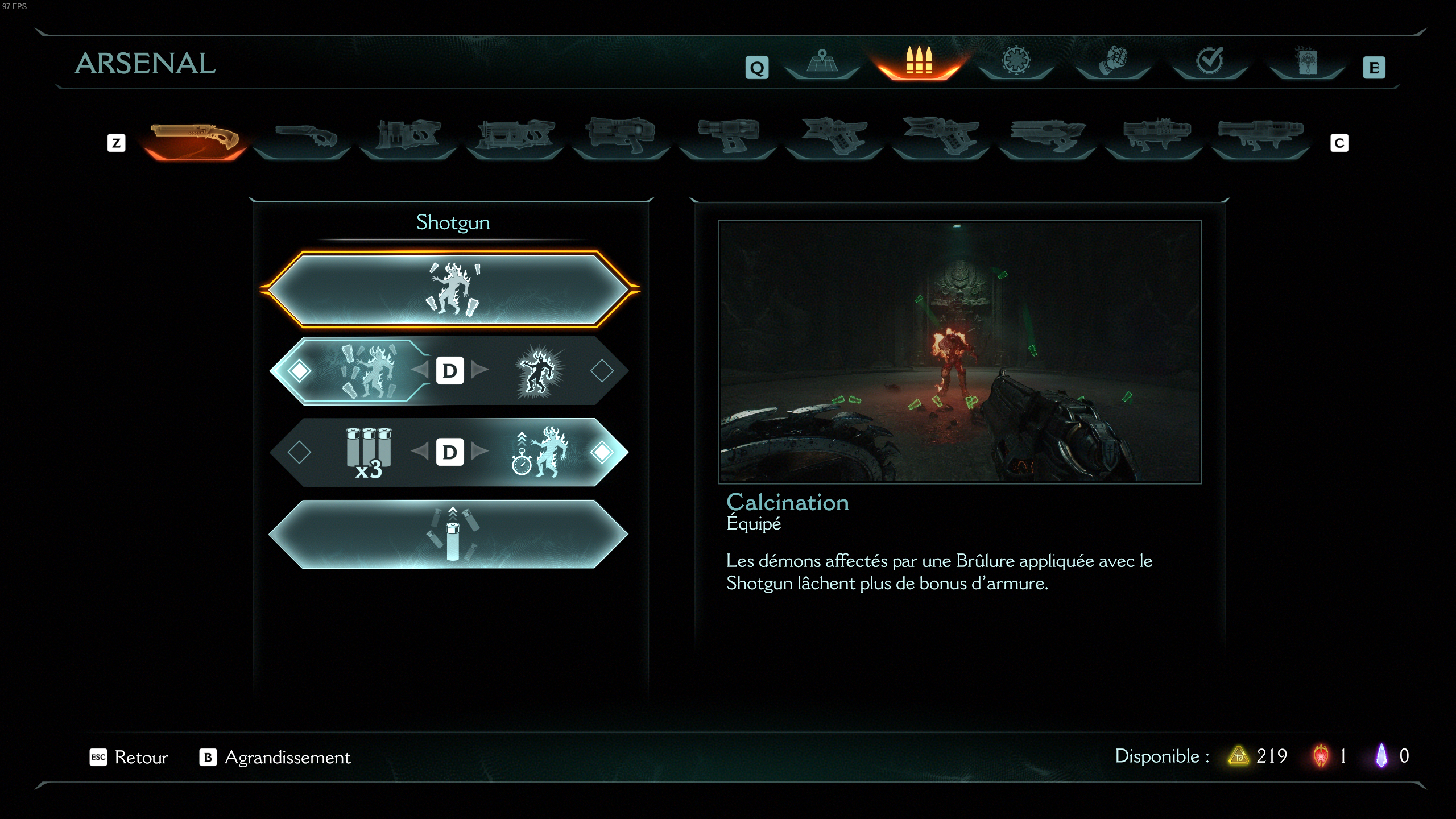
Task: Choose the Rocket Launcher weapon tab
Action: pyautogui.click(x=1260, y=138)
